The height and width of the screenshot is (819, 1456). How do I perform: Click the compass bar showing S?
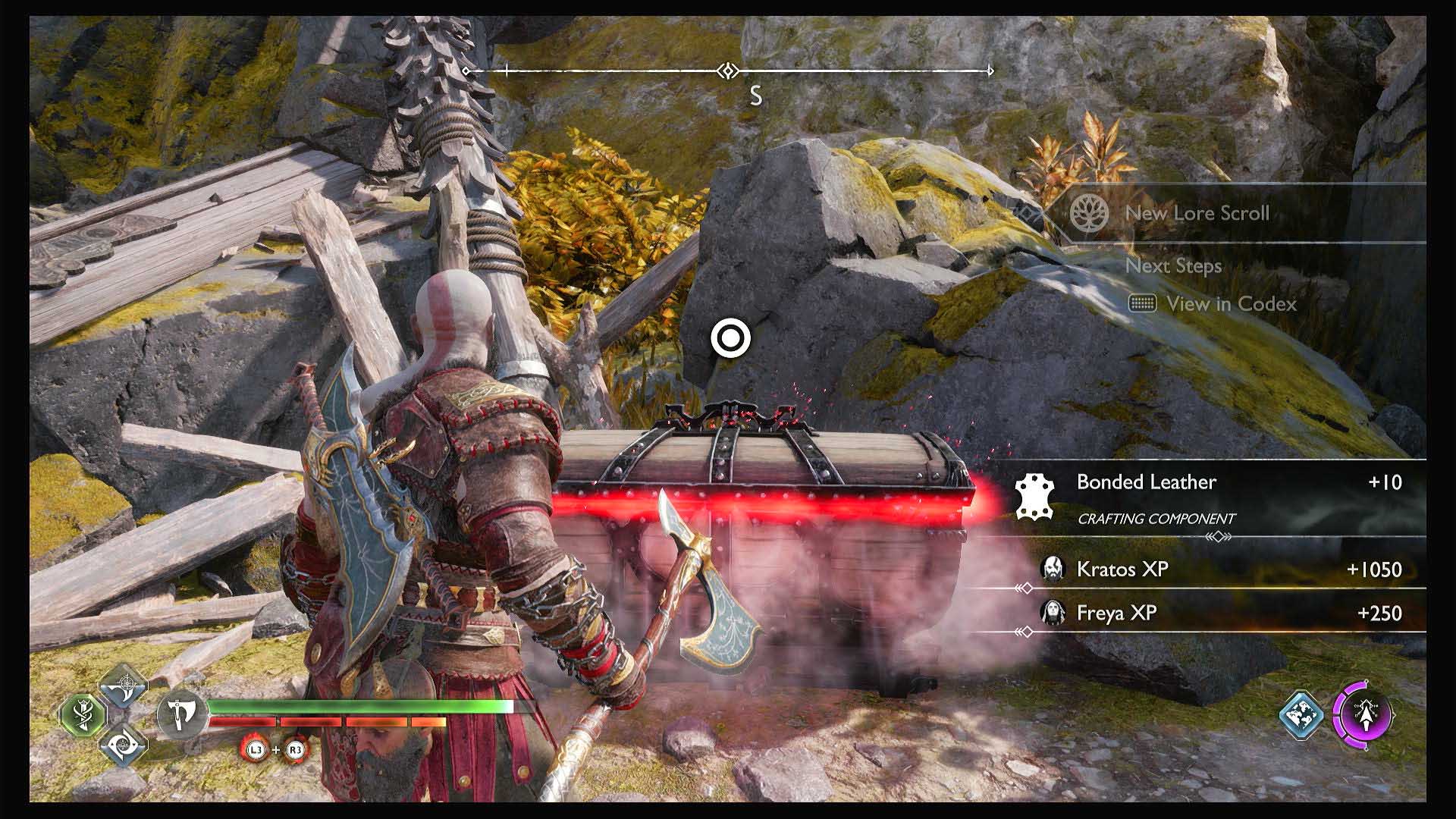click(x=728, y=72)
